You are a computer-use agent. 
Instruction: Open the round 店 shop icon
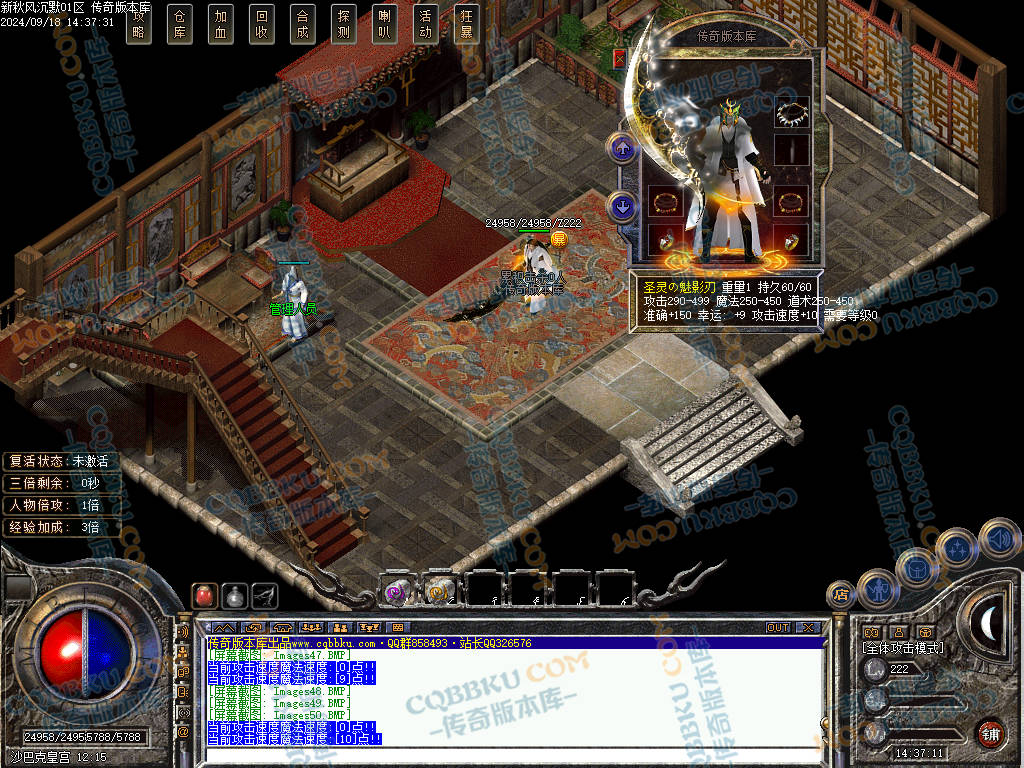coord(841,594)
